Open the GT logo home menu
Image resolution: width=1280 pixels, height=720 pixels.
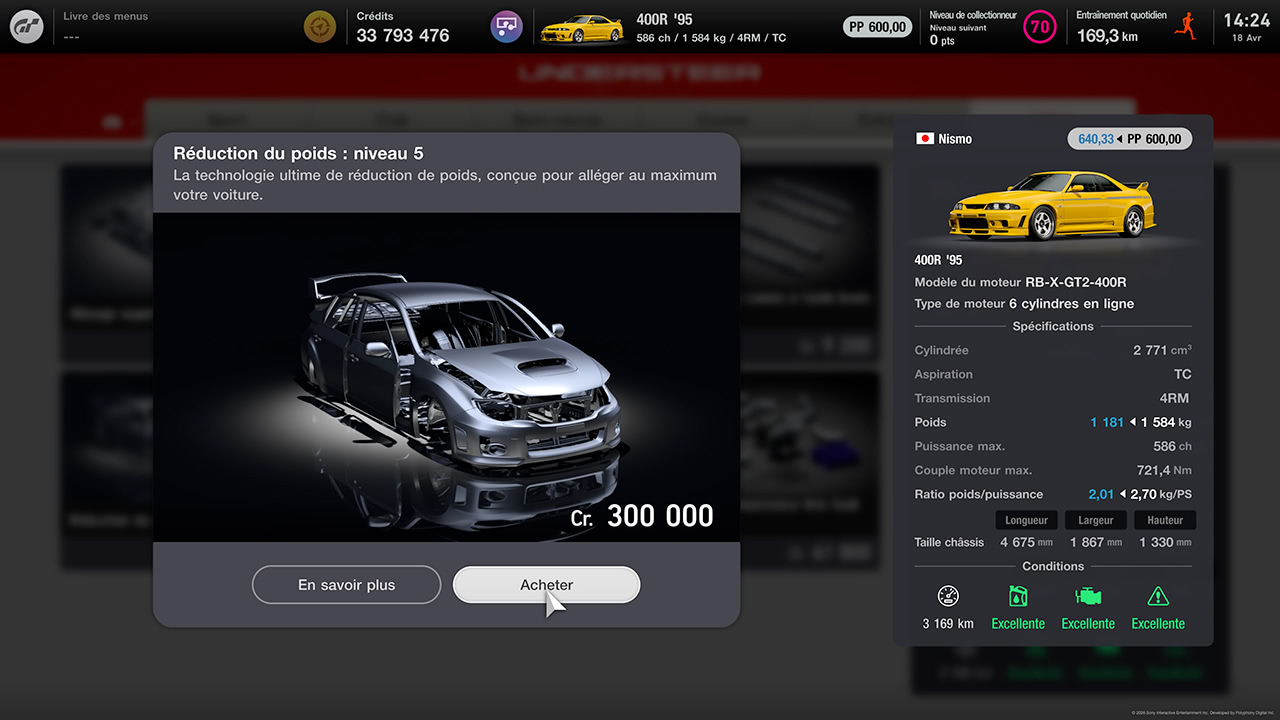pyautogui.click(x=26, y=26)
